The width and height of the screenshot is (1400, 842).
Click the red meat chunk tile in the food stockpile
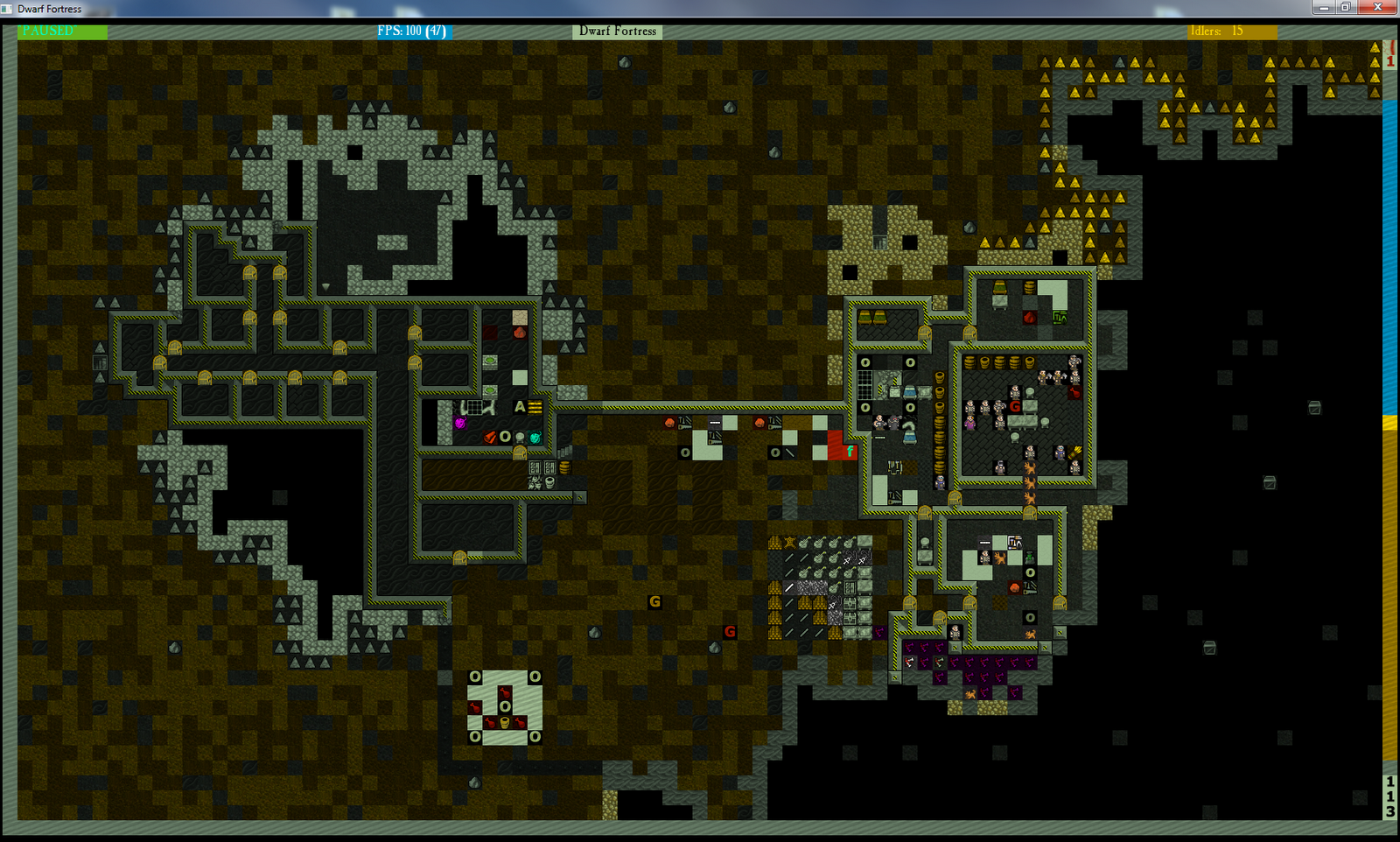click(x=1074, y=393)
